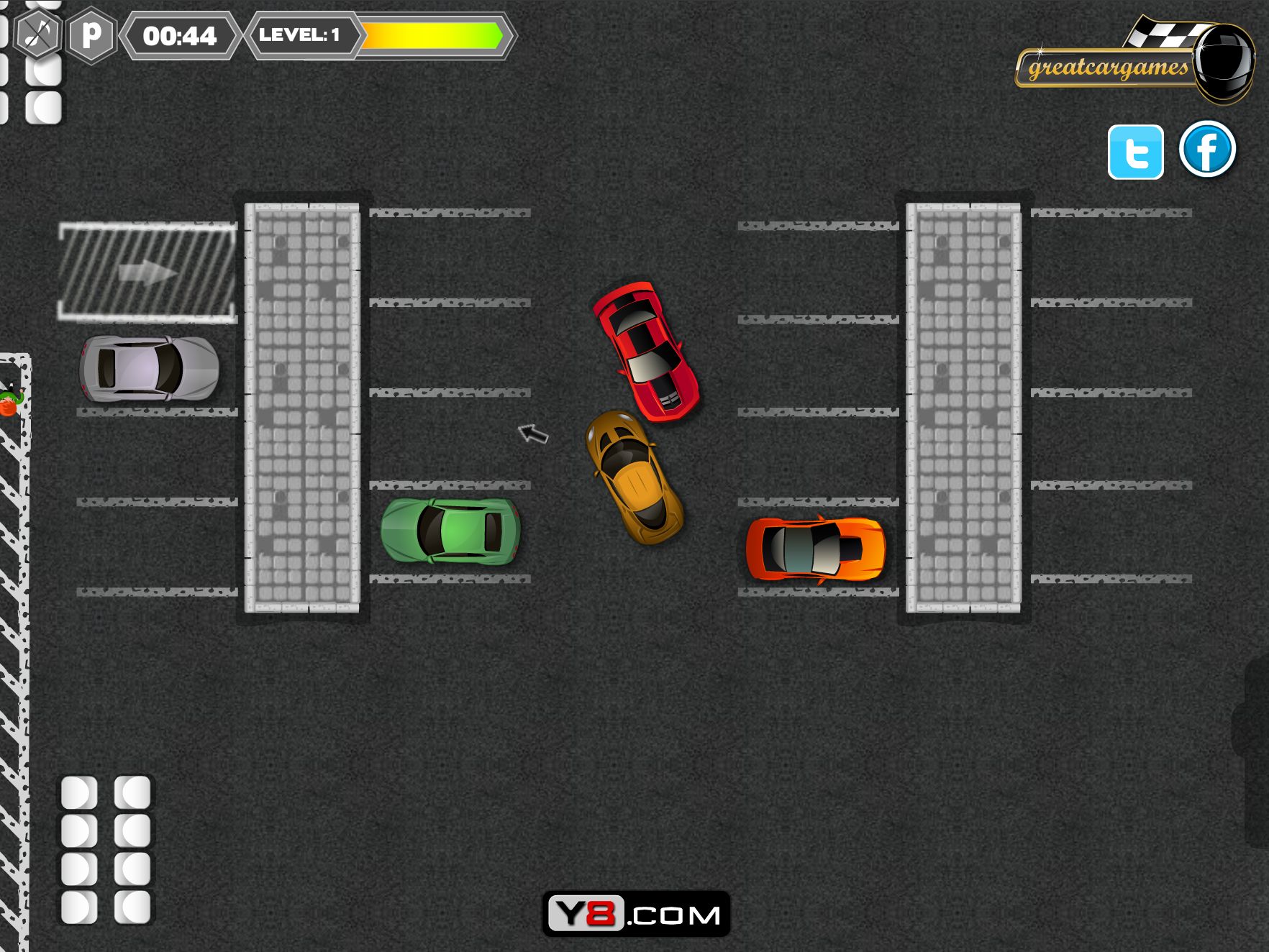Image resolution: width=1269 pixels, height=952 pixels.
Task: Click the Twitter share icon
Action: click(x=1135, y=152)
